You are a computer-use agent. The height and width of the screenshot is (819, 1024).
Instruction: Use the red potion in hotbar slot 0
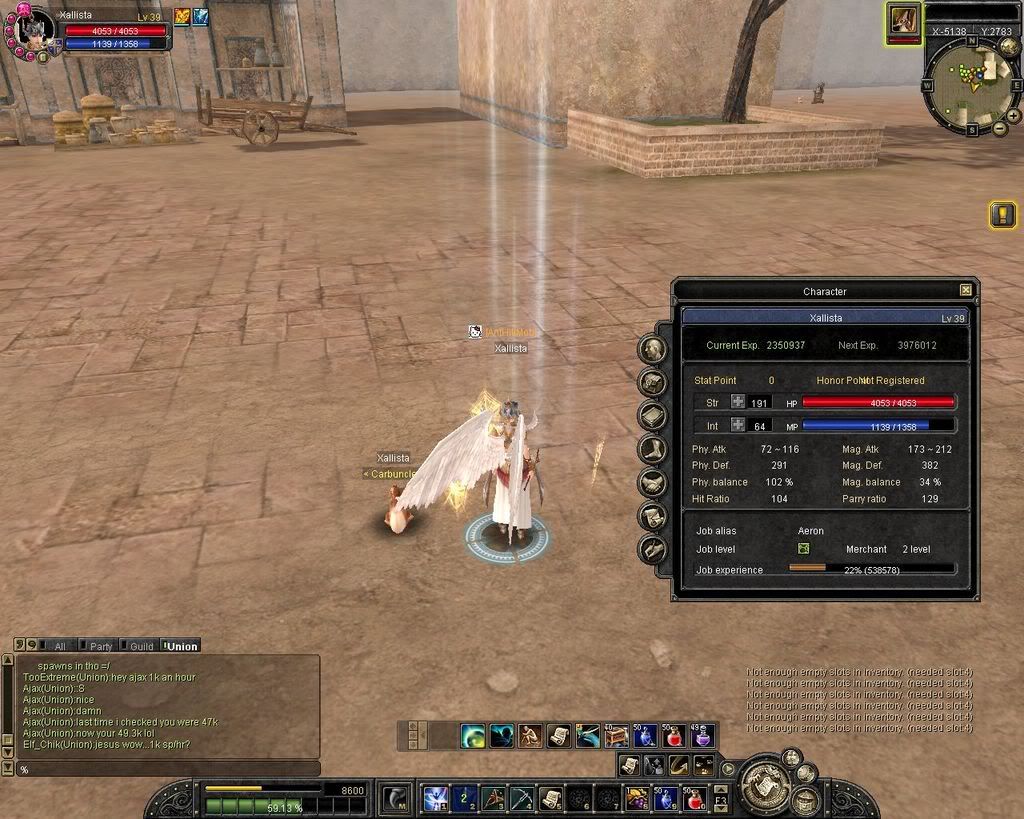pos(695,798)
